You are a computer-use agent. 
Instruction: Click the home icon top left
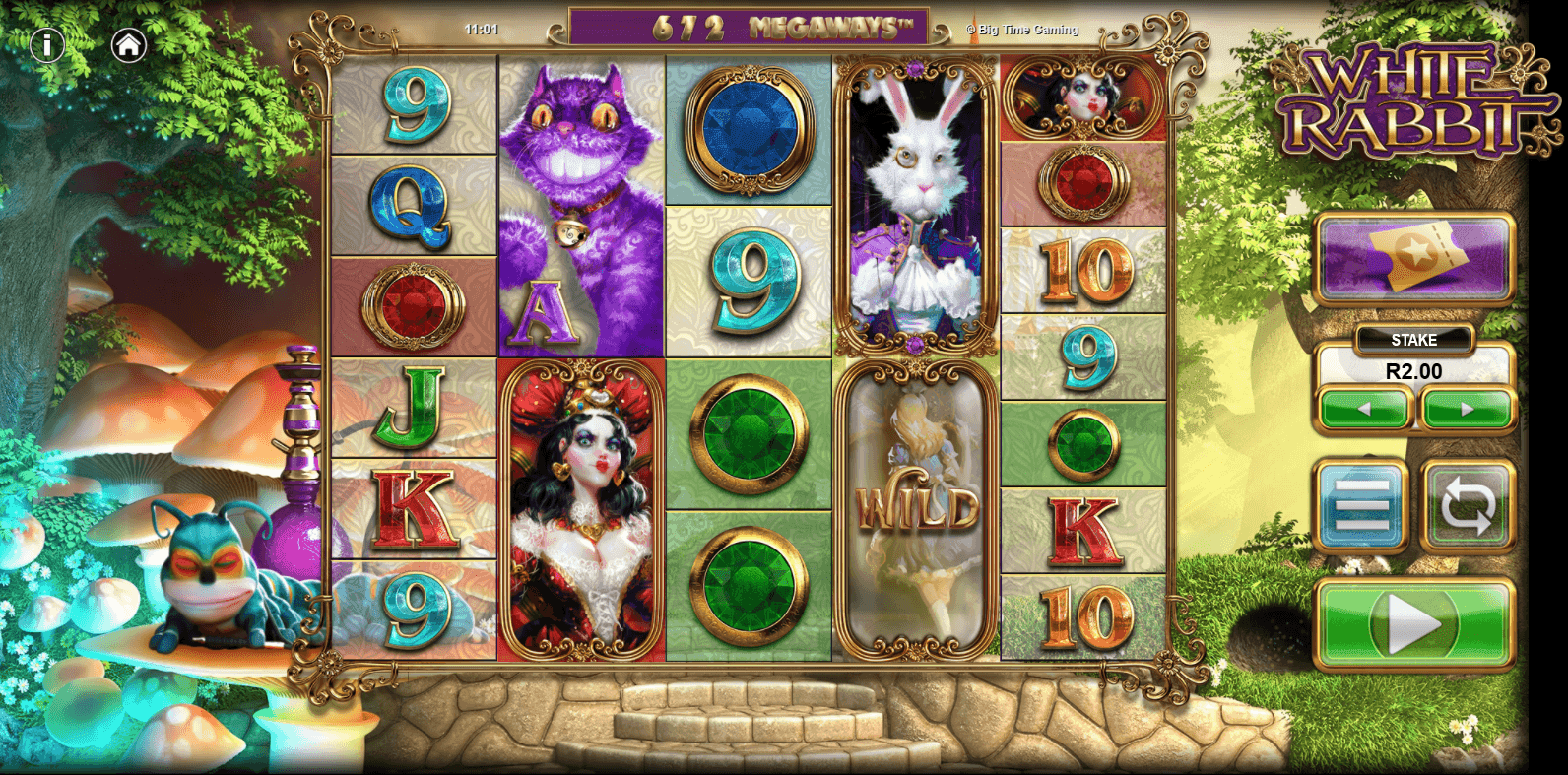129,44
